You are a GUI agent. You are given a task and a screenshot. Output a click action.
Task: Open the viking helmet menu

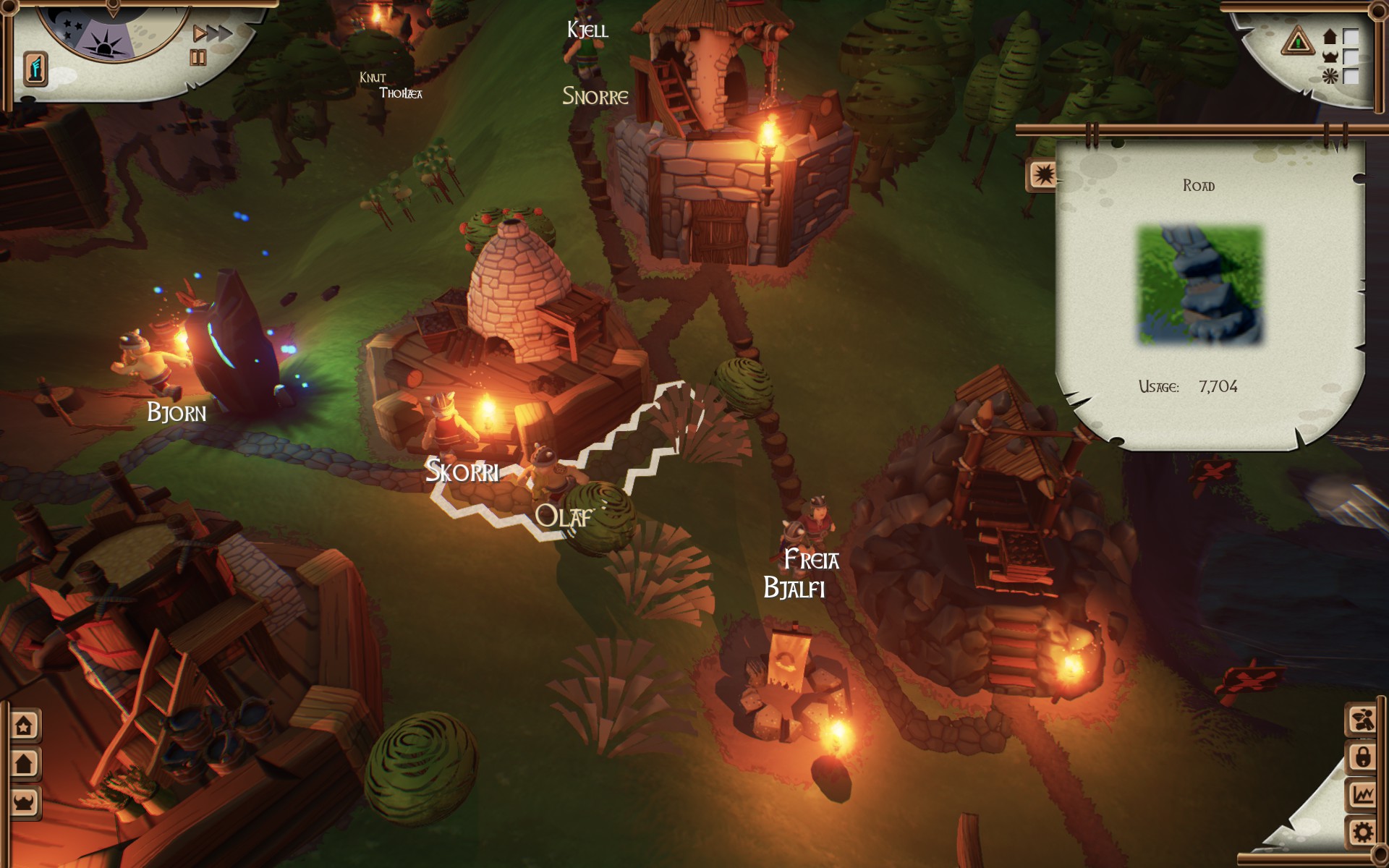(25, 801)
